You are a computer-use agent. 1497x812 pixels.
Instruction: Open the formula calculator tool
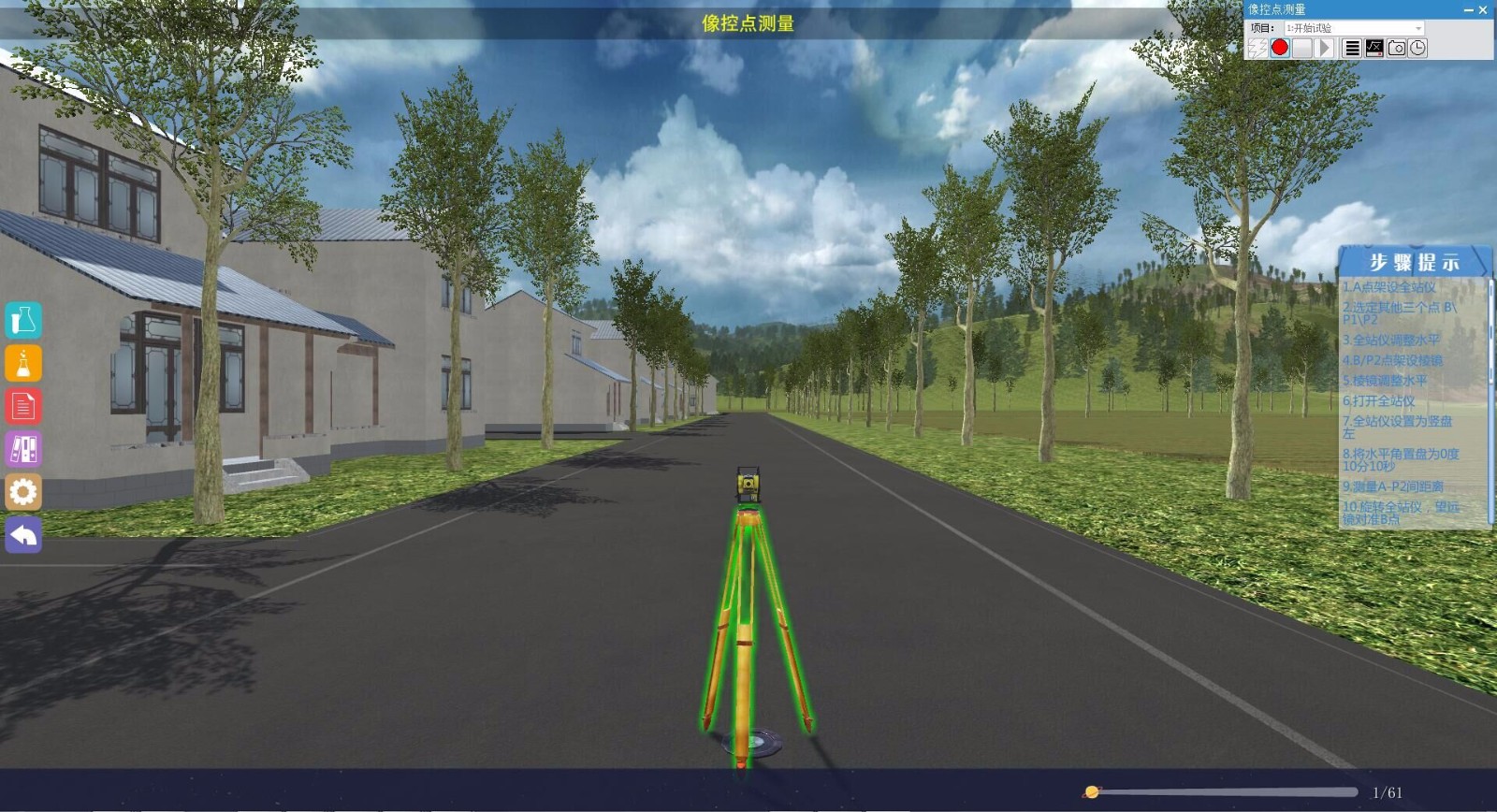click(x=1374, y=48)
